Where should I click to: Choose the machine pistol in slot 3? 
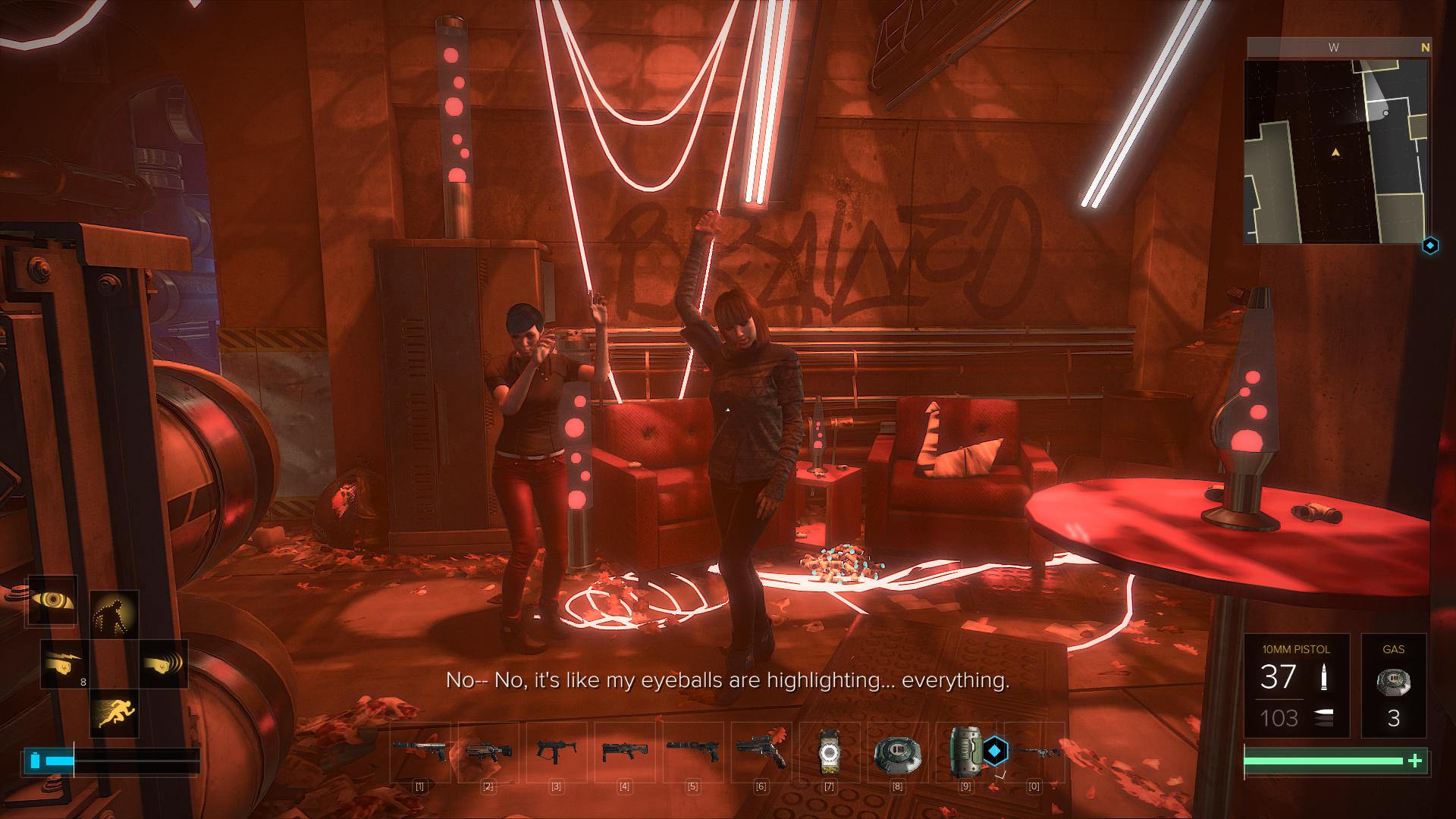coord(556,752)
